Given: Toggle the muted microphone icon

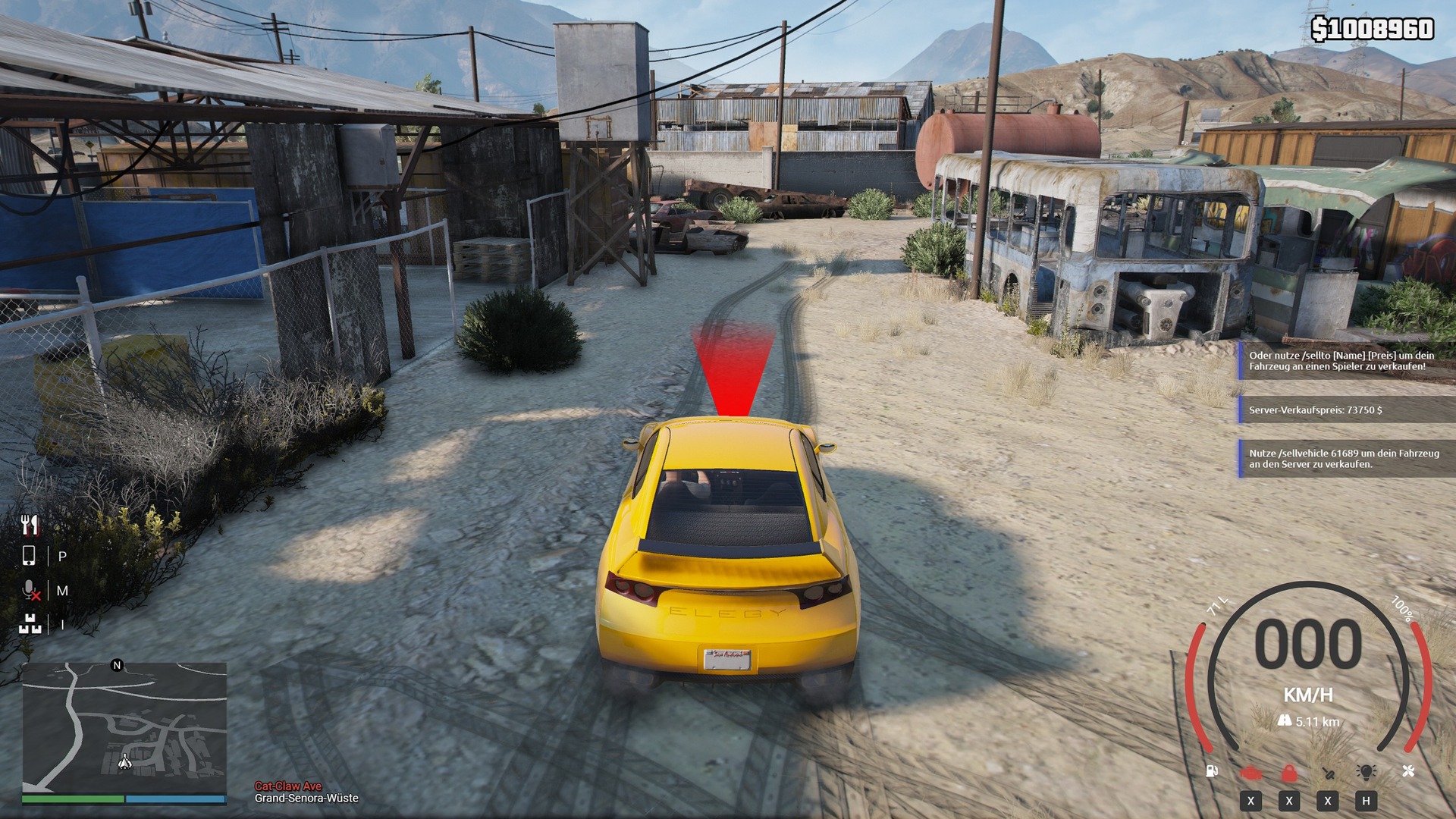Looking at the screenshot, I should pos(30,590).
